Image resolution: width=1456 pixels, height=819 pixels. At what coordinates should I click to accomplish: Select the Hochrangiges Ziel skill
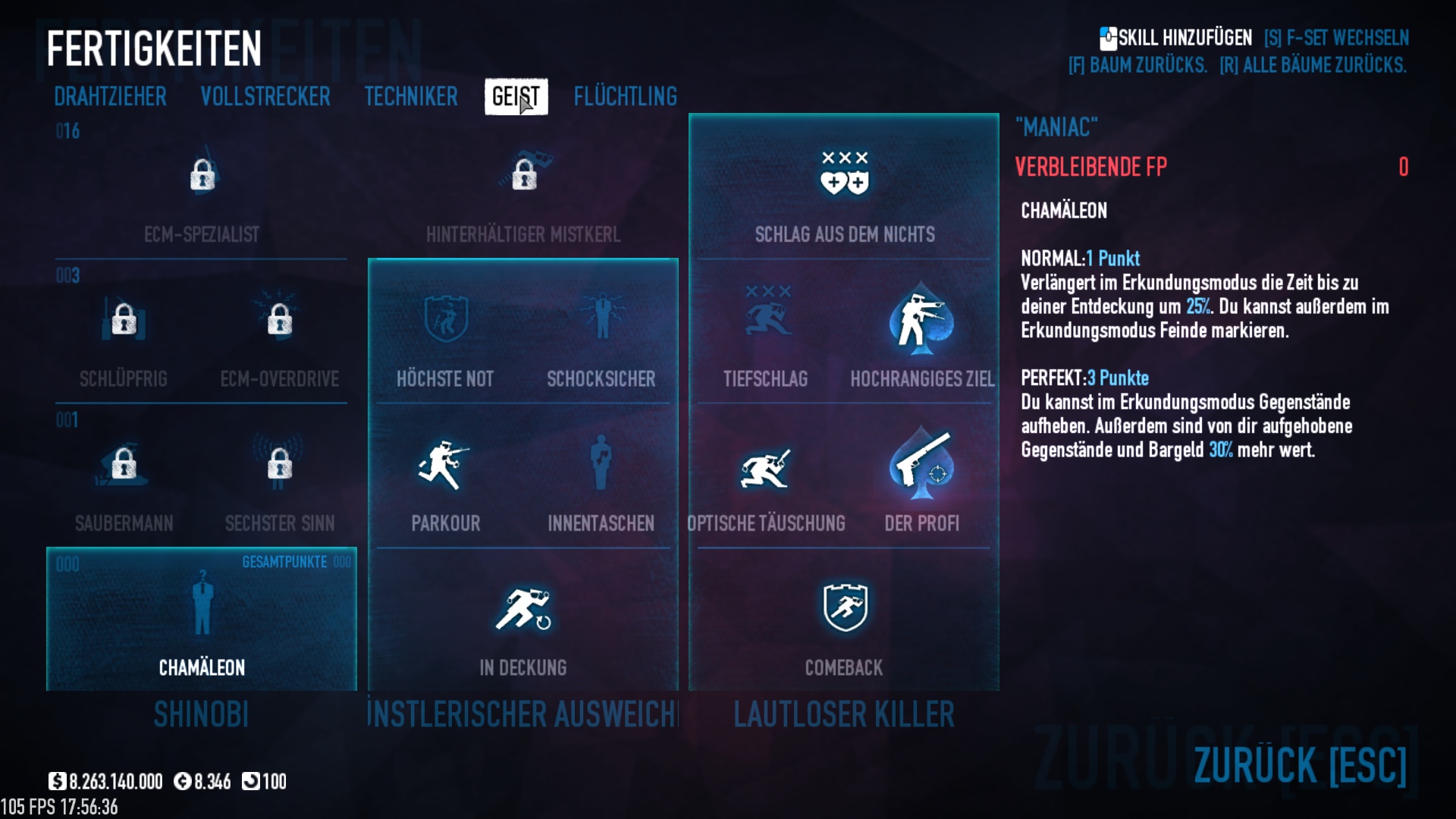tap(921, 321)
